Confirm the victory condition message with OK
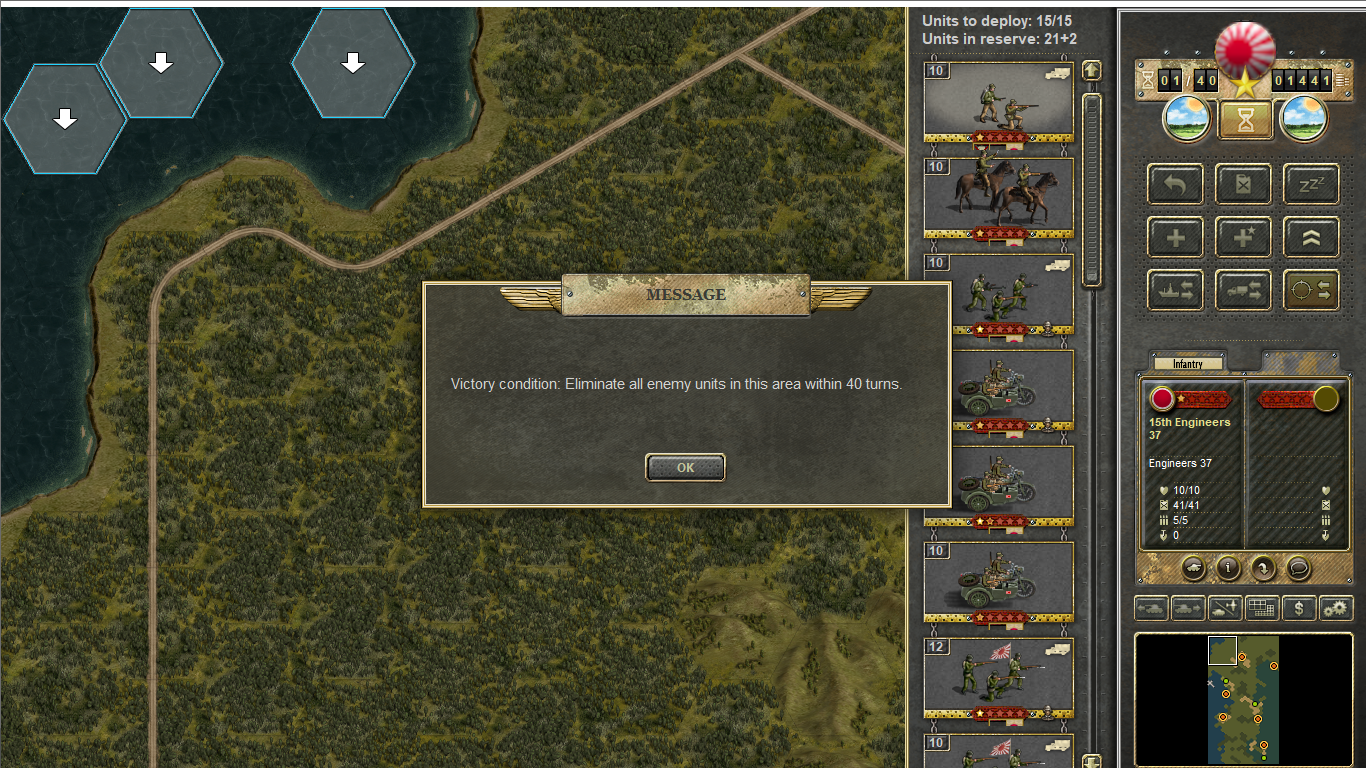Screen dimensions: 1366x768 (x=685, y=467)
